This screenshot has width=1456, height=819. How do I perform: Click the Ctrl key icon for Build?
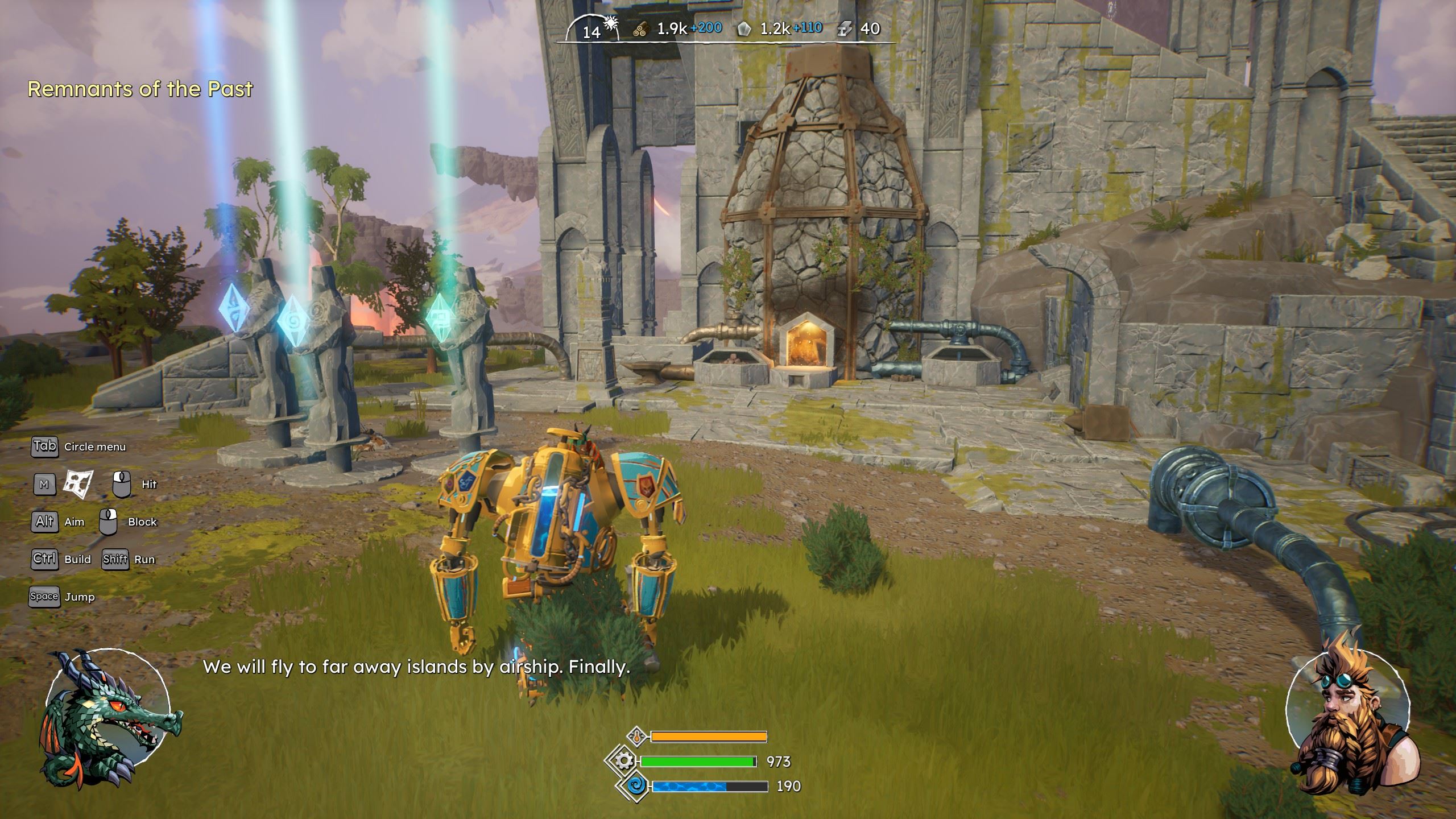click(x=44, y=559)
